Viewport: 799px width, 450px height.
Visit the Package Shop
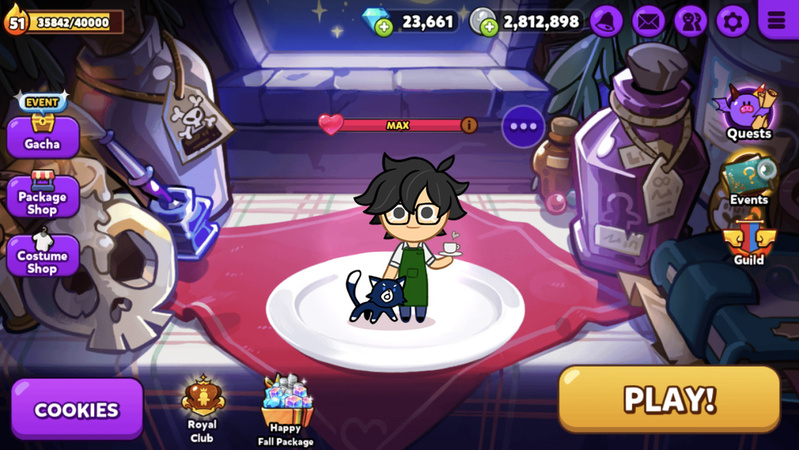pyautogui.click(x=42, y=194)
